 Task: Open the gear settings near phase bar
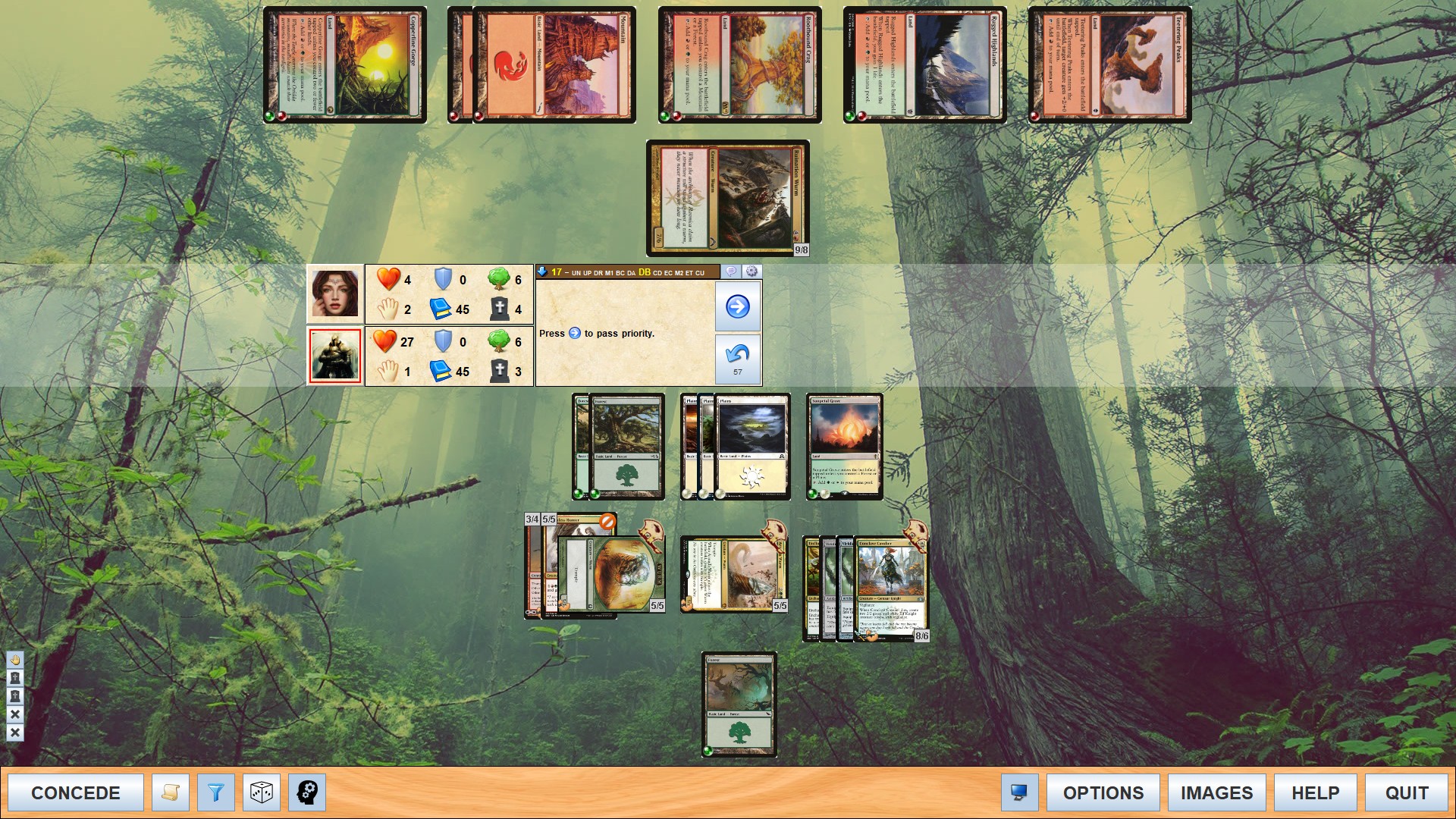tap(752, 271)
